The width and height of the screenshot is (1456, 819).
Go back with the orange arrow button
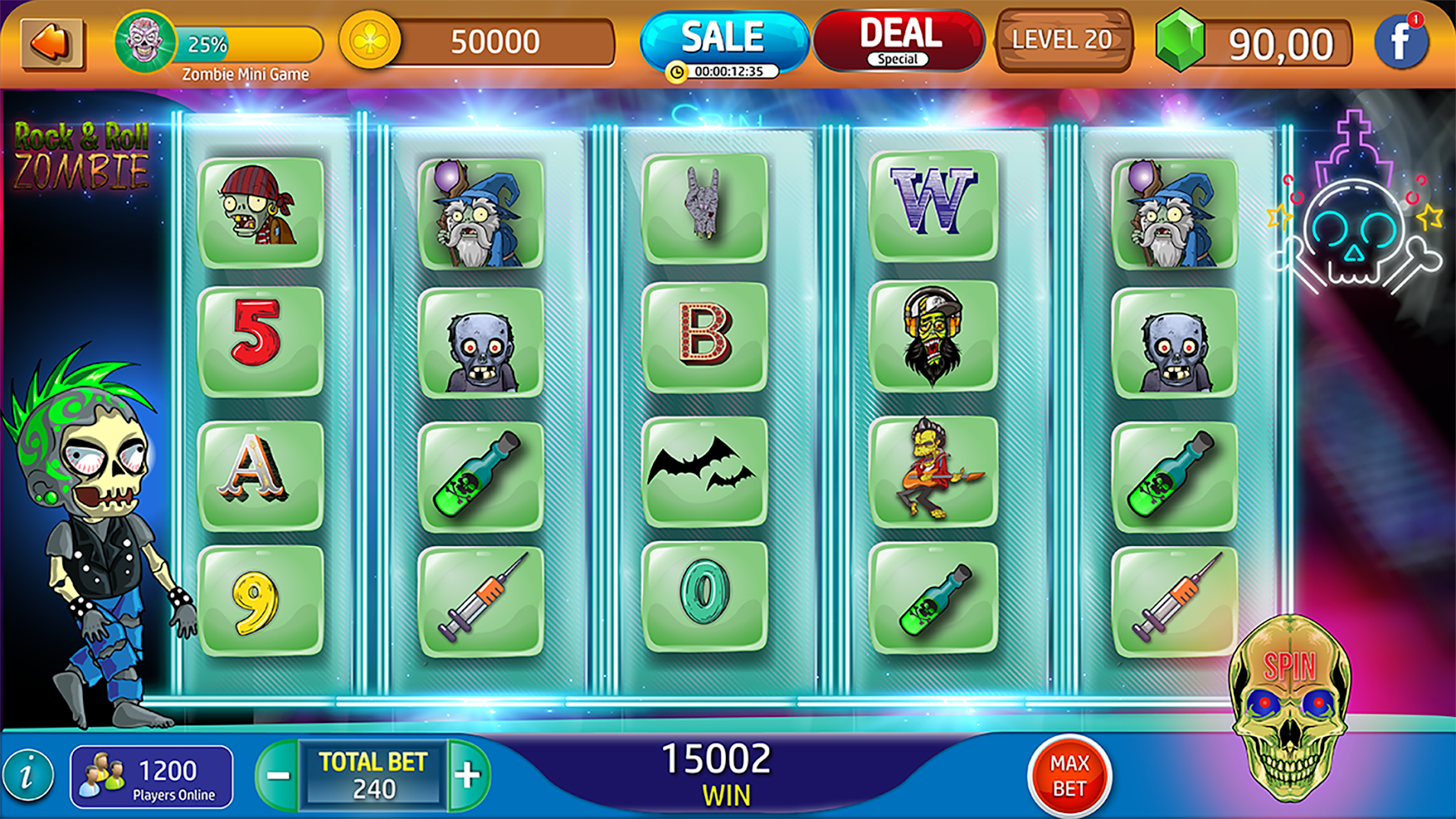coord(52,43)
